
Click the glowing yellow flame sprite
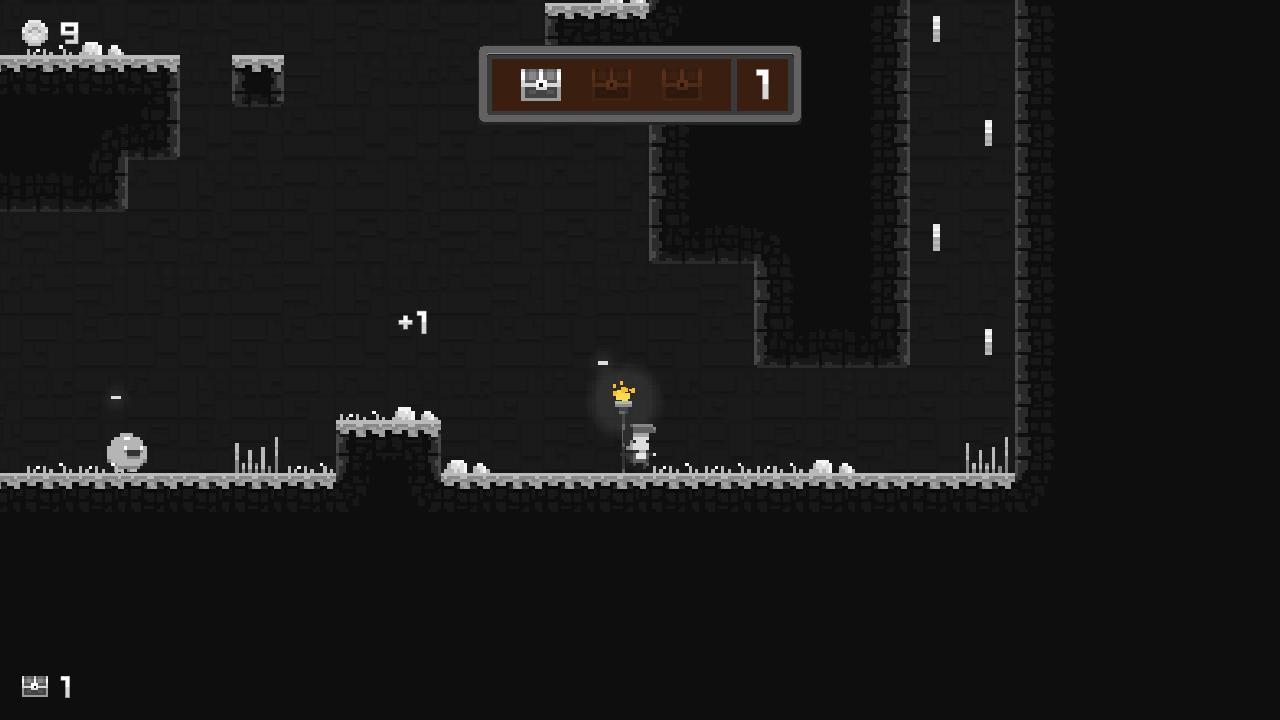pyautogui.click(x=623, y=392)
